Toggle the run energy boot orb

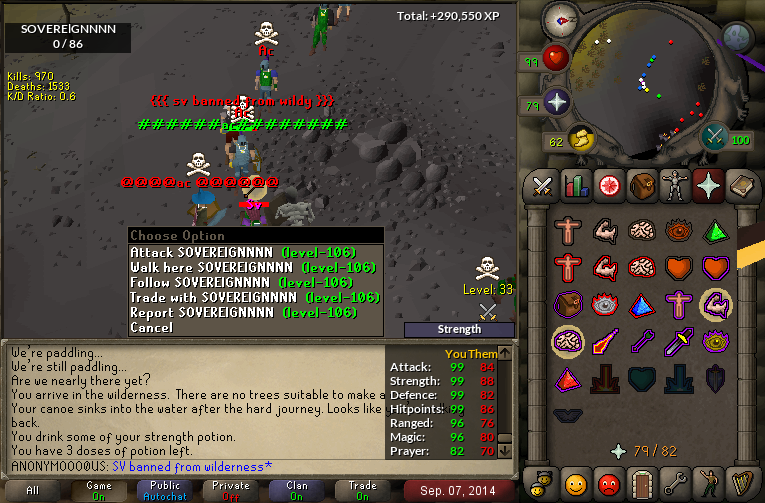(580, 138)
